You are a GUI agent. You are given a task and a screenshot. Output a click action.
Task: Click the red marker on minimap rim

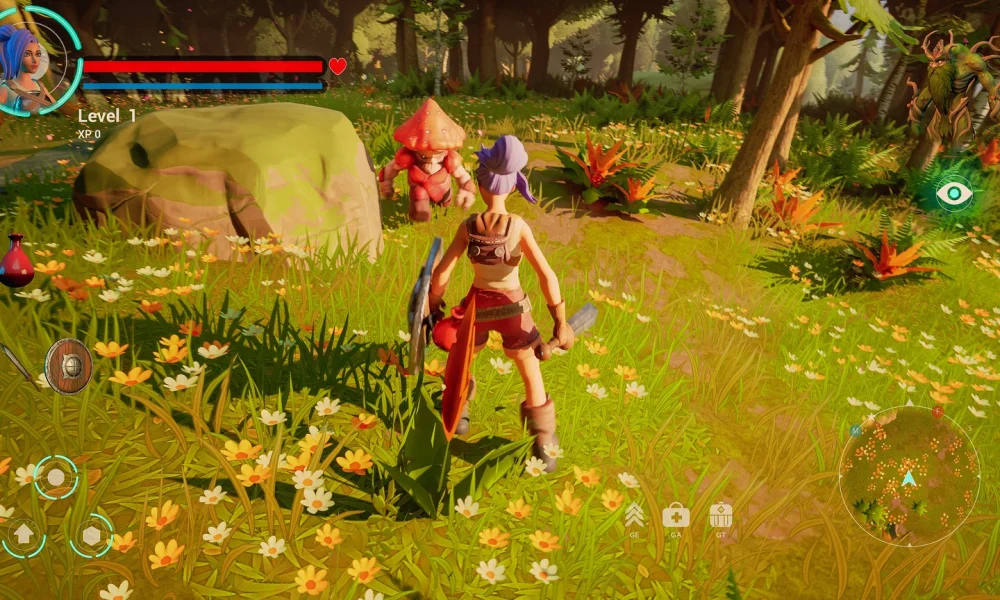point(938,411)
